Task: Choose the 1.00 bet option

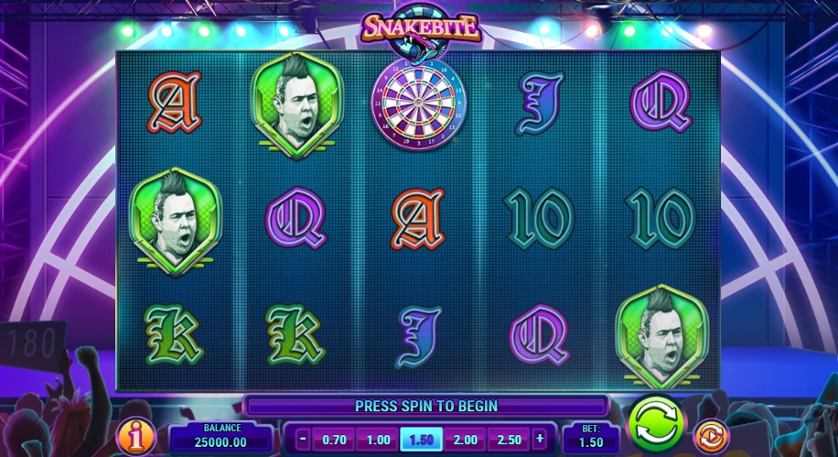Action: pos(378,439)
